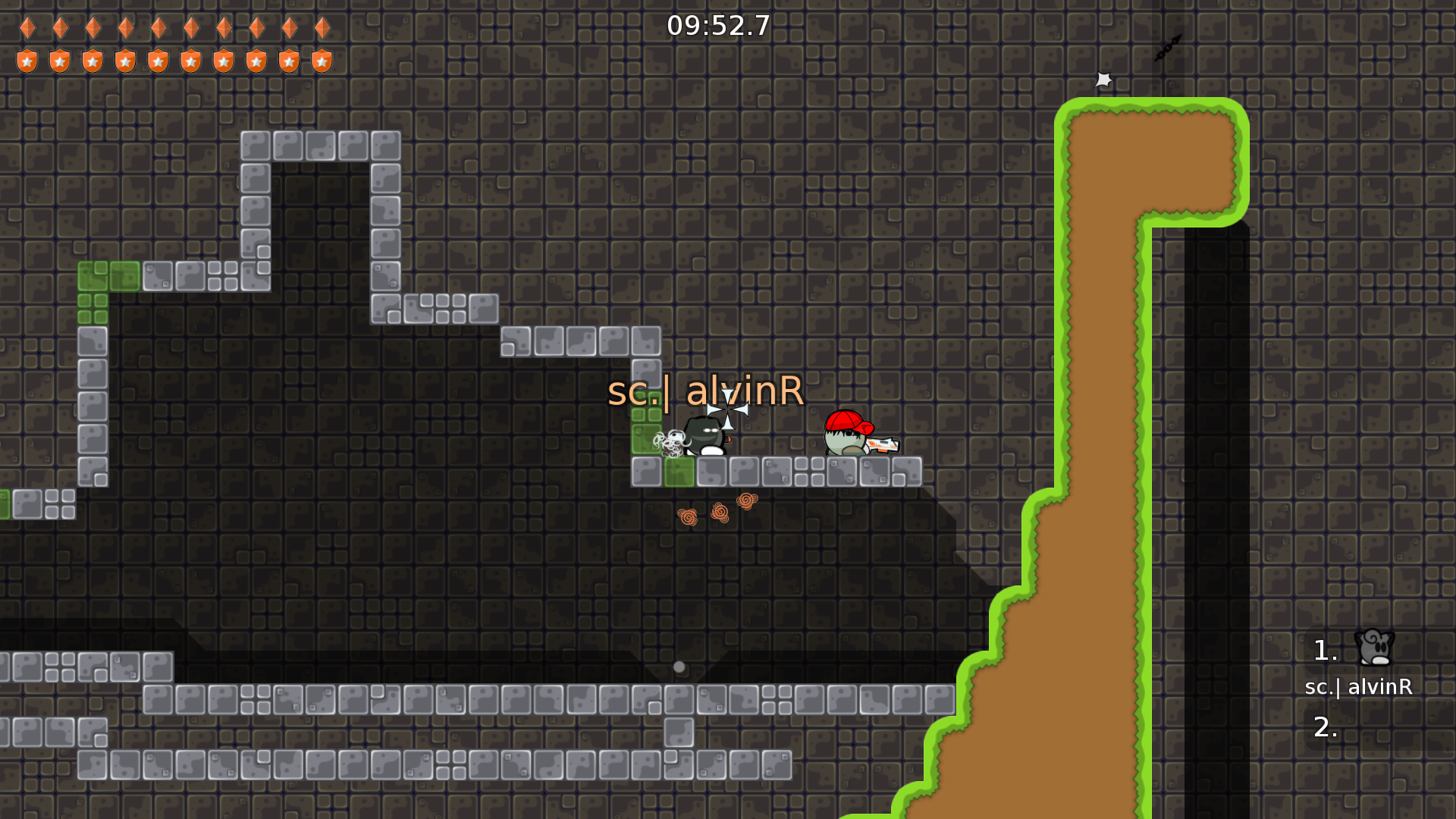
Task: Click the shuriken above the dark tee
Action: (x=728, y=408)
